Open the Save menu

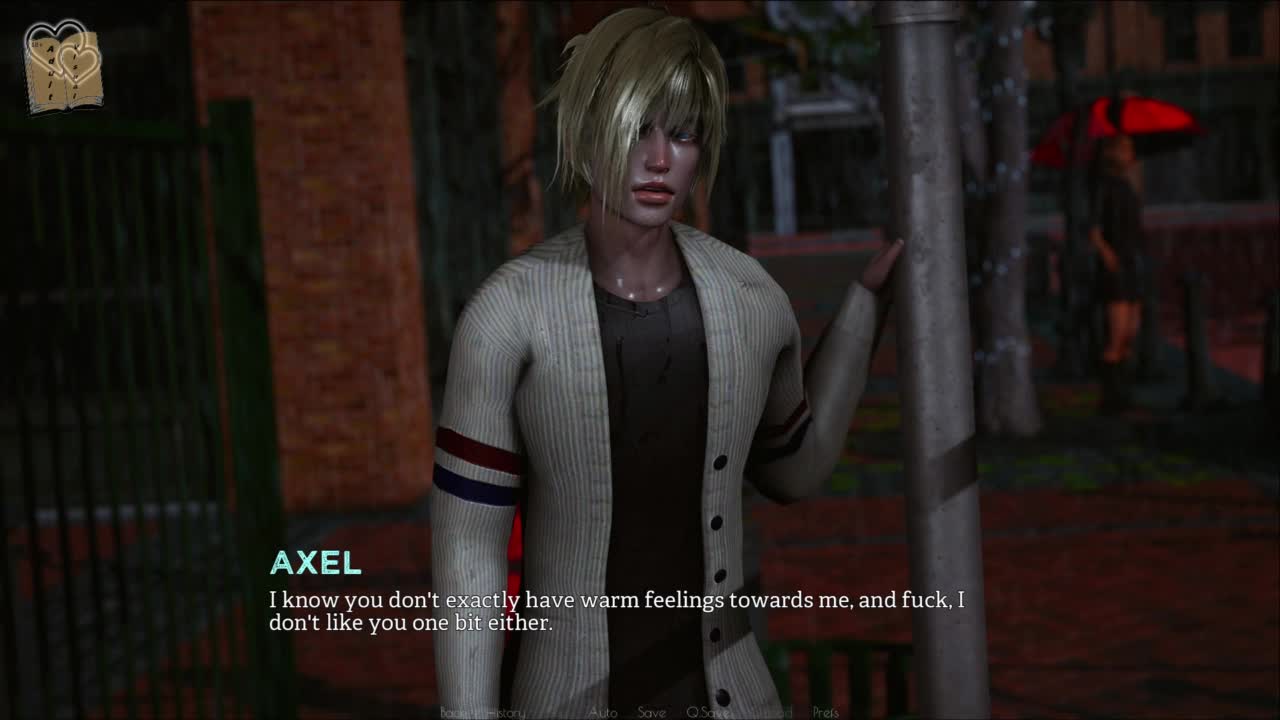[x=651, y=713]
